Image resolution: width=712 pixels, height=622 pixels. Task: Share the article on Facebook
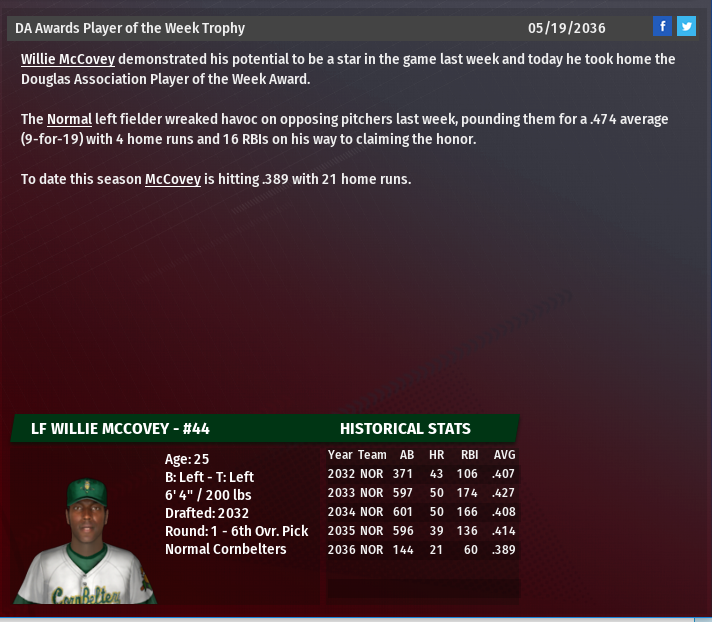click(662, 27)
